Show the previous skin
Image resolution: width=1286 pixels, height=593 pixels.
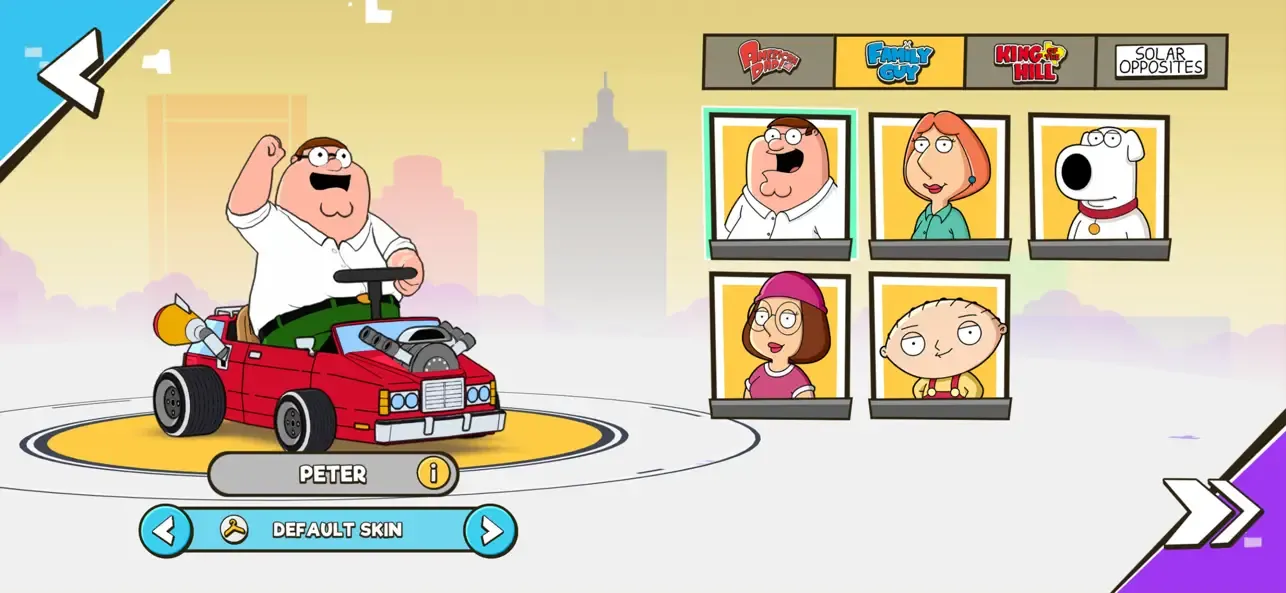click(166, 530)
